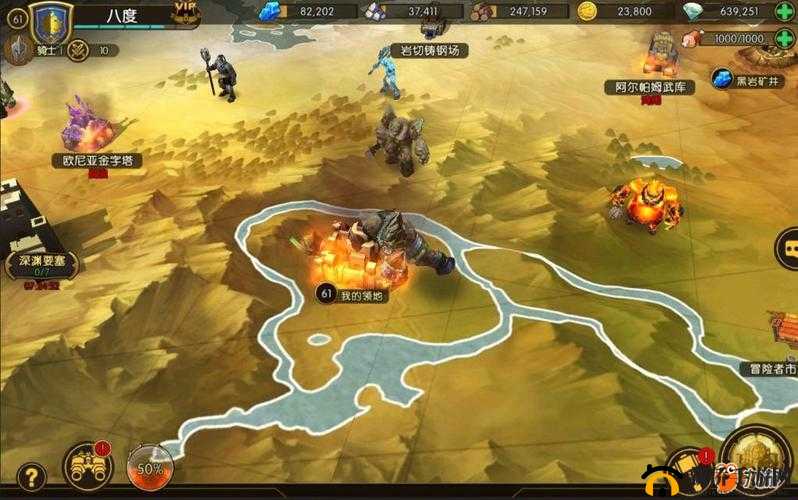
Task: Add diamonds with the green plus button
Action: 783,12
